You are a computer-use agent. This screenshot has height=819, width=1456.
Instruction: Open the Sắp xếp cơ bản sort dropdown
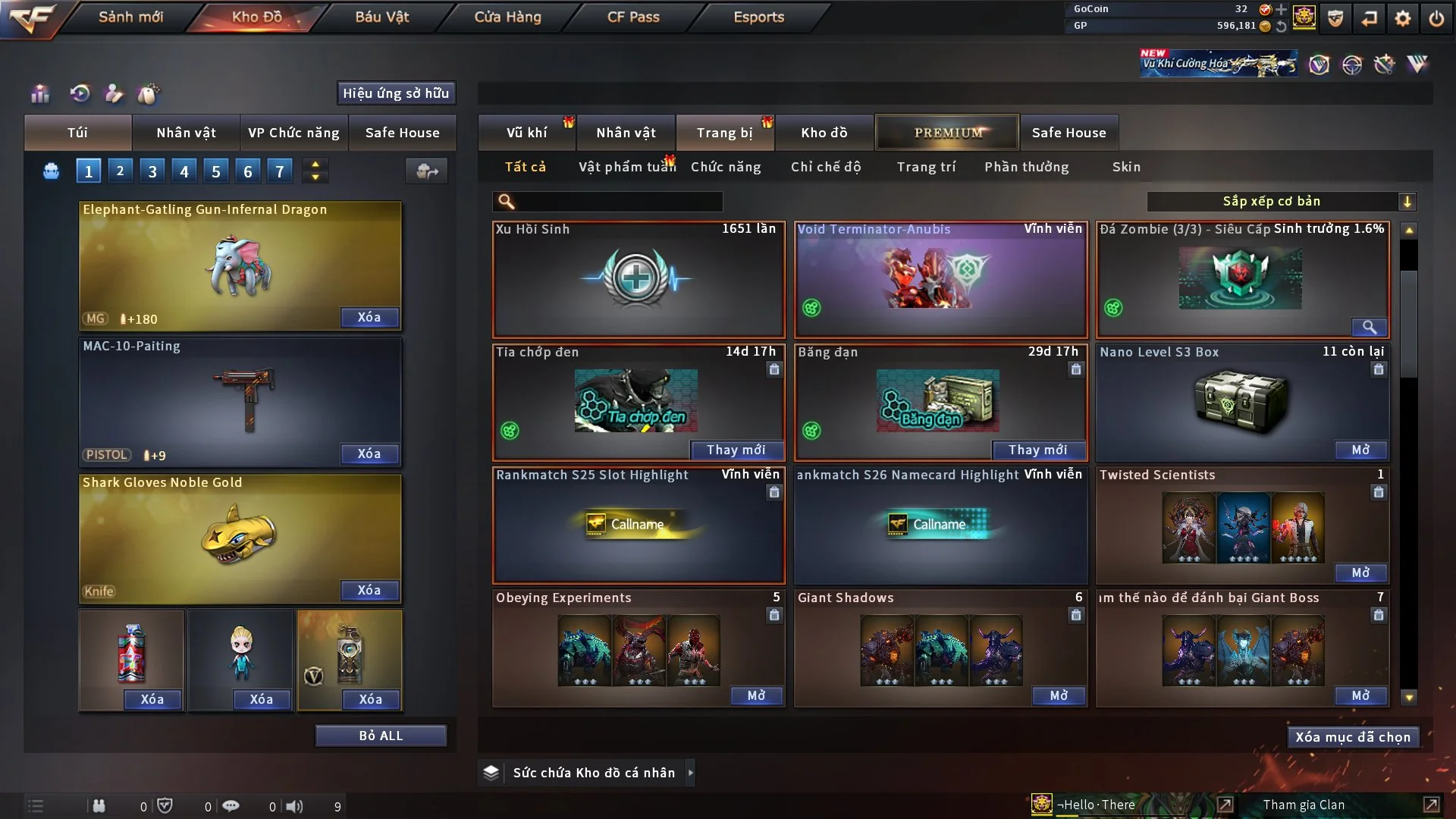click(x=1280, y=202)
